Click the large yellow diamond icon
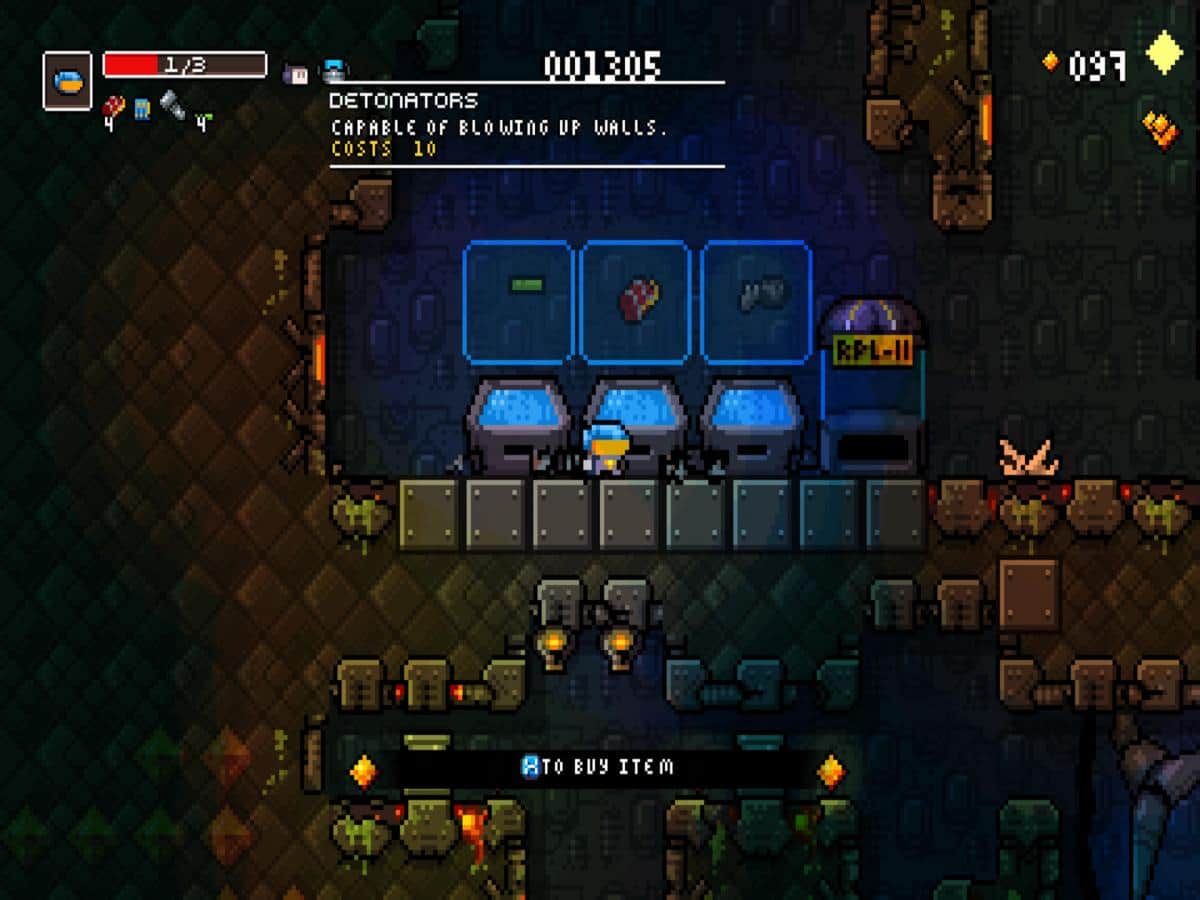This screenshot has height=900, width=1200. pos(1164,52)
